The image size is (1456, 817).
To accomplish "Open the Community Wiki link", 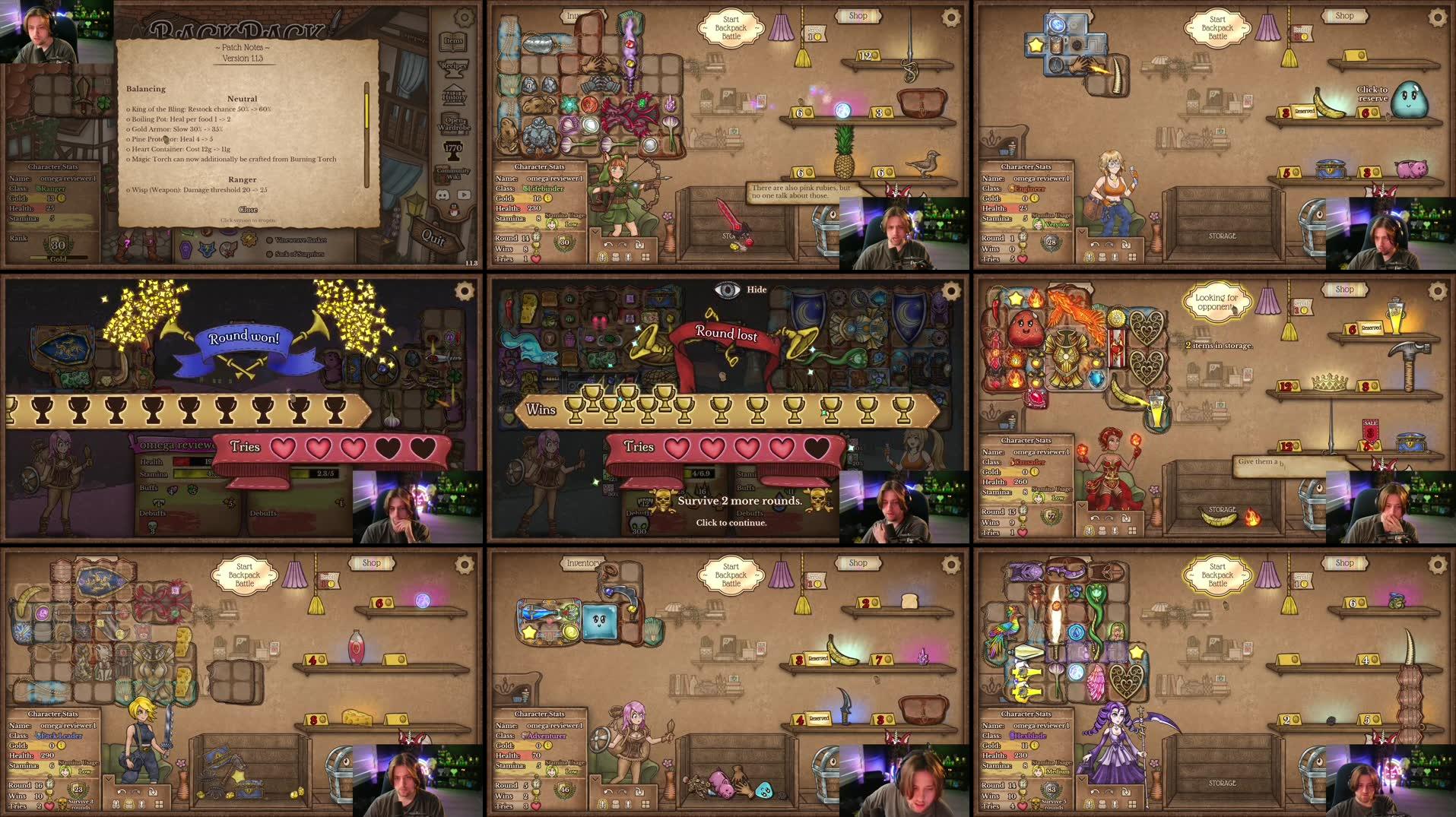I will (x=453, y=173).
